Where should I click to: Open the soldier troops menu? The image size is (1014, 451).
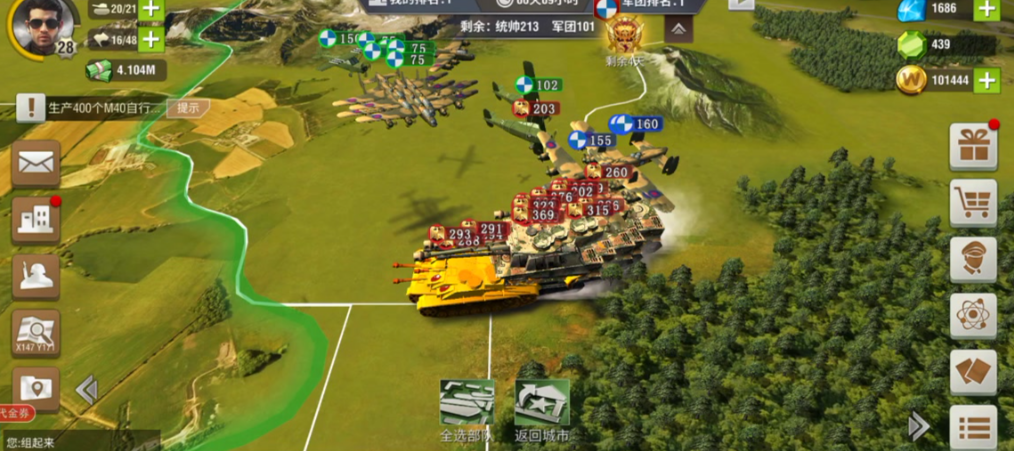pyautogui.click(x=35, y=277)
